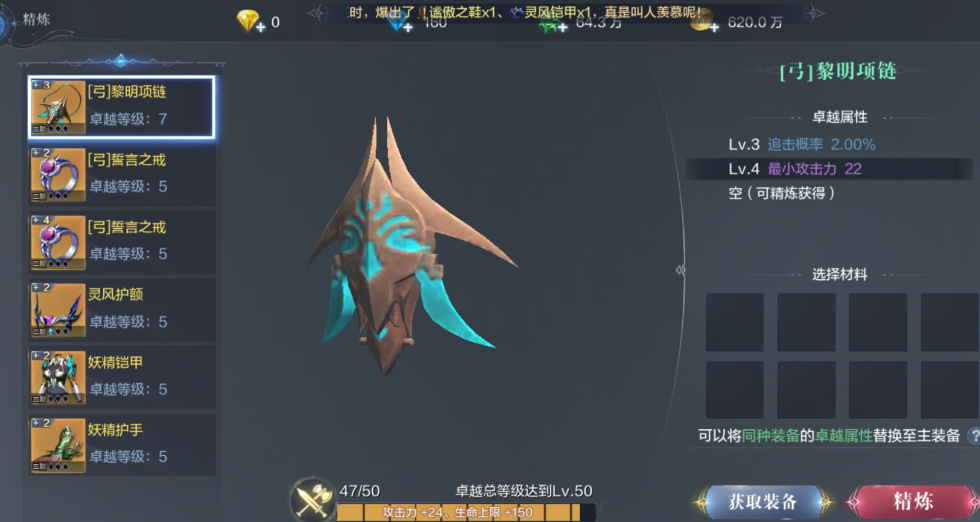Select the 灵风护额 headpiece row
The width and height of the screenshot is (980, 522).
pos(121,309)
